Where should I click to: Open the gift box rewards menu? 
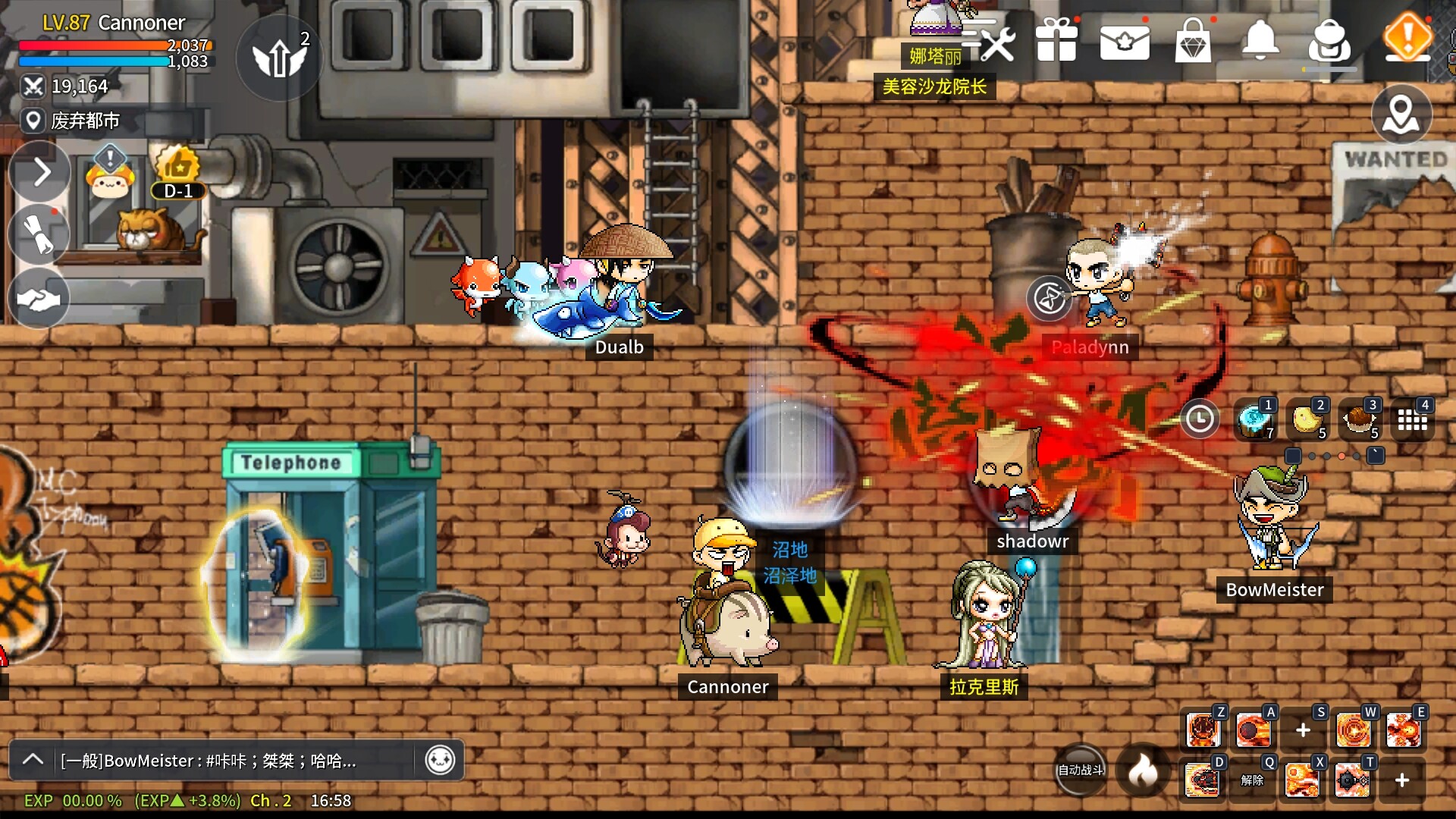pos(1056,40)
